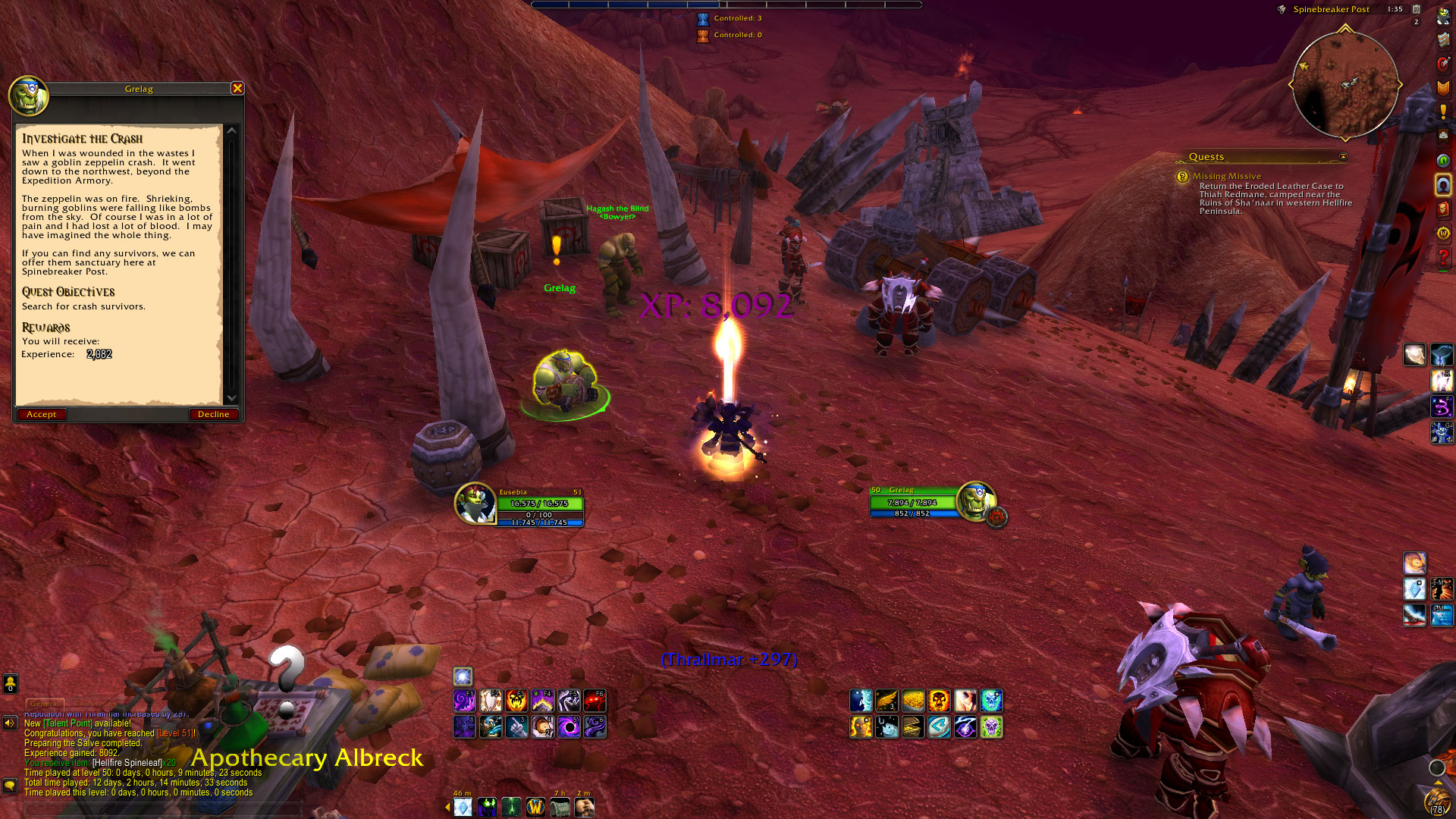Image resolution: width=1456 pixels, height=819 pixels.
Task: Select the Missing Missive quest tracker entry
Action: click(x=1226, y=176)
